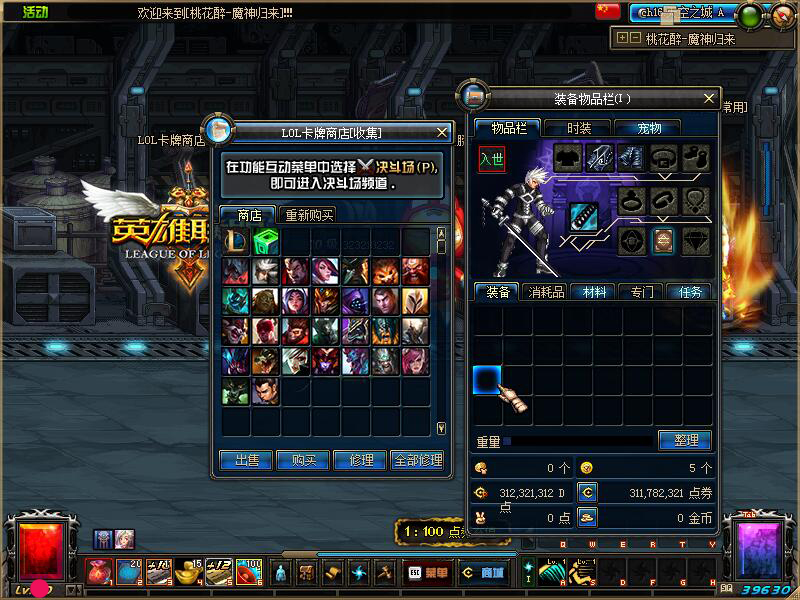This screenshot has width=800, height=600.
Task: Use the gold ingot hotbar item
Action: [x=187, y=573]
